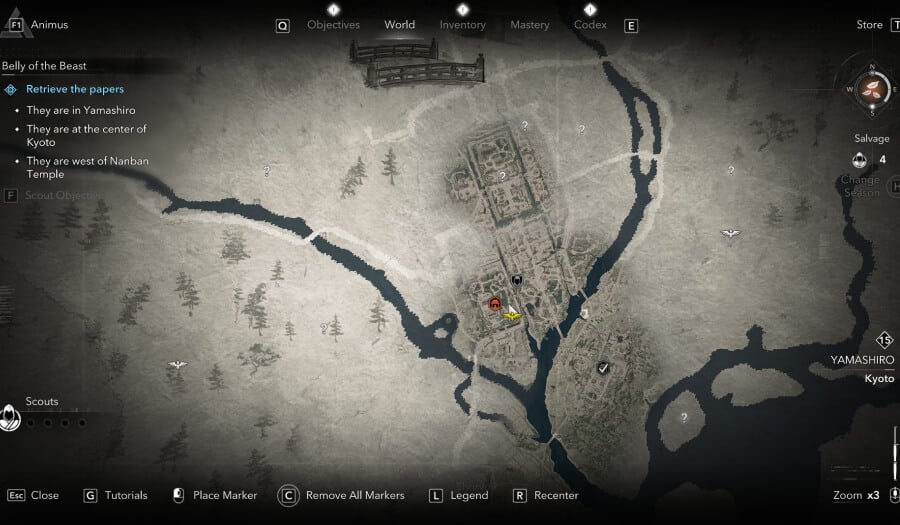Show the map Legend
The height and width of the screenshot is (525, 900).
[x=469, y=495]
